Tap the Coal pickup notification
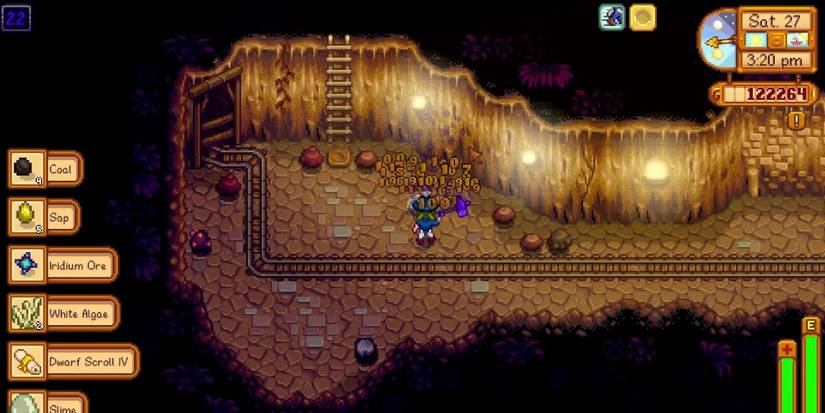The image size is (825, 413). (x=45, y=169)
